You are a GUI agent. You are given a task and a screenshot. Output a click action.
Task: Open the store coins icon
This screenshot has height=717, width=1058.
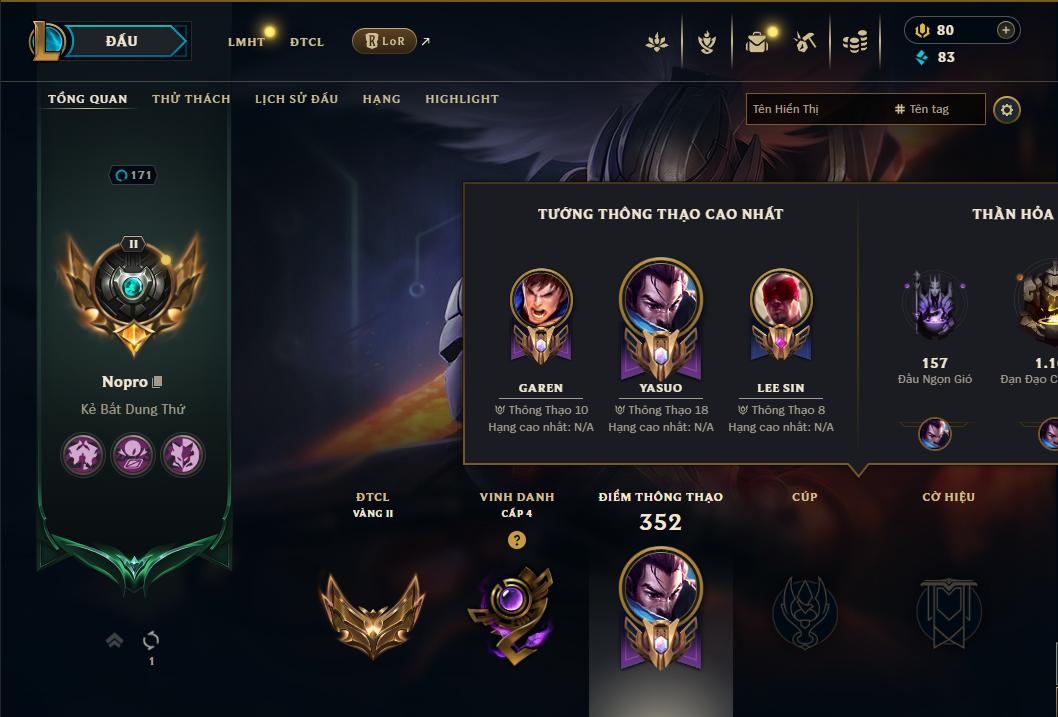click(x=854, y=42)
